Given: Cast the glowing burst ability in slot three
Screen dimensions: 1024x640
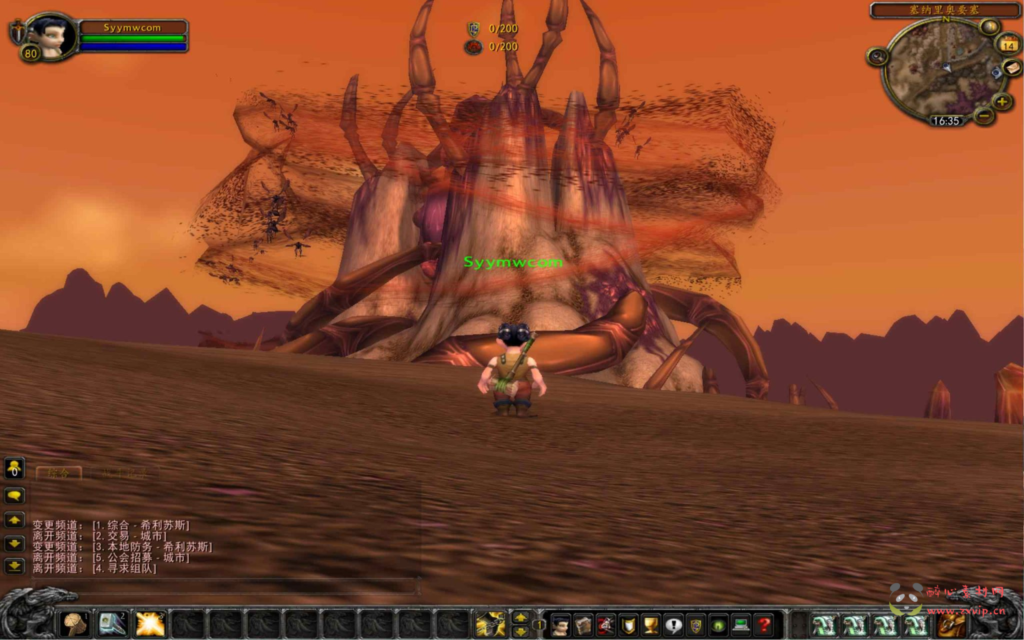Looking at the screenshot, I should [x=150, y=624].
